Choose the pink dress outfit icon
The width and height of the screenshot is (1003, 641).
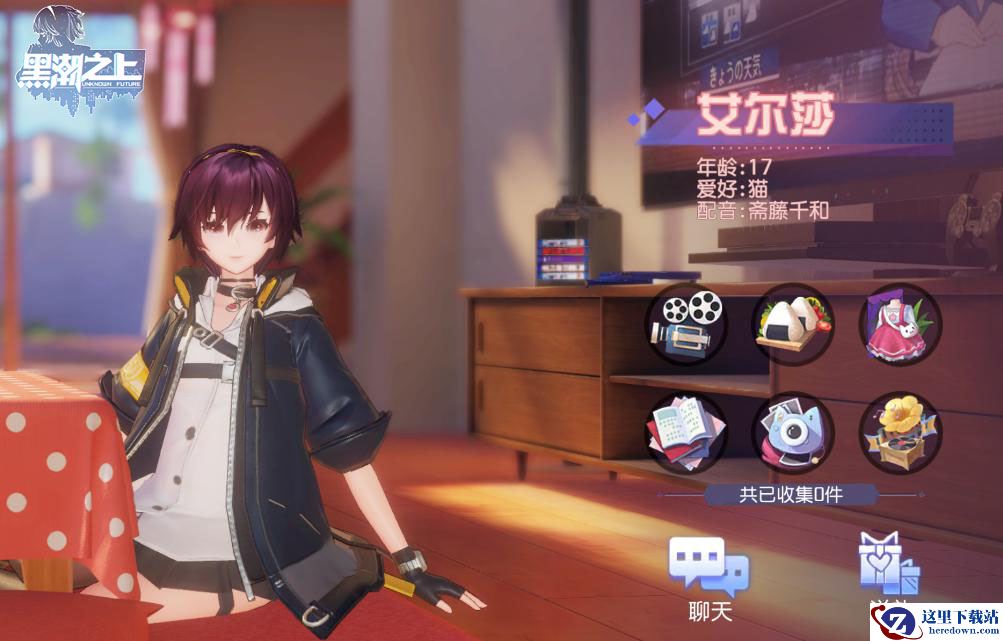click(x=899, y=324)
